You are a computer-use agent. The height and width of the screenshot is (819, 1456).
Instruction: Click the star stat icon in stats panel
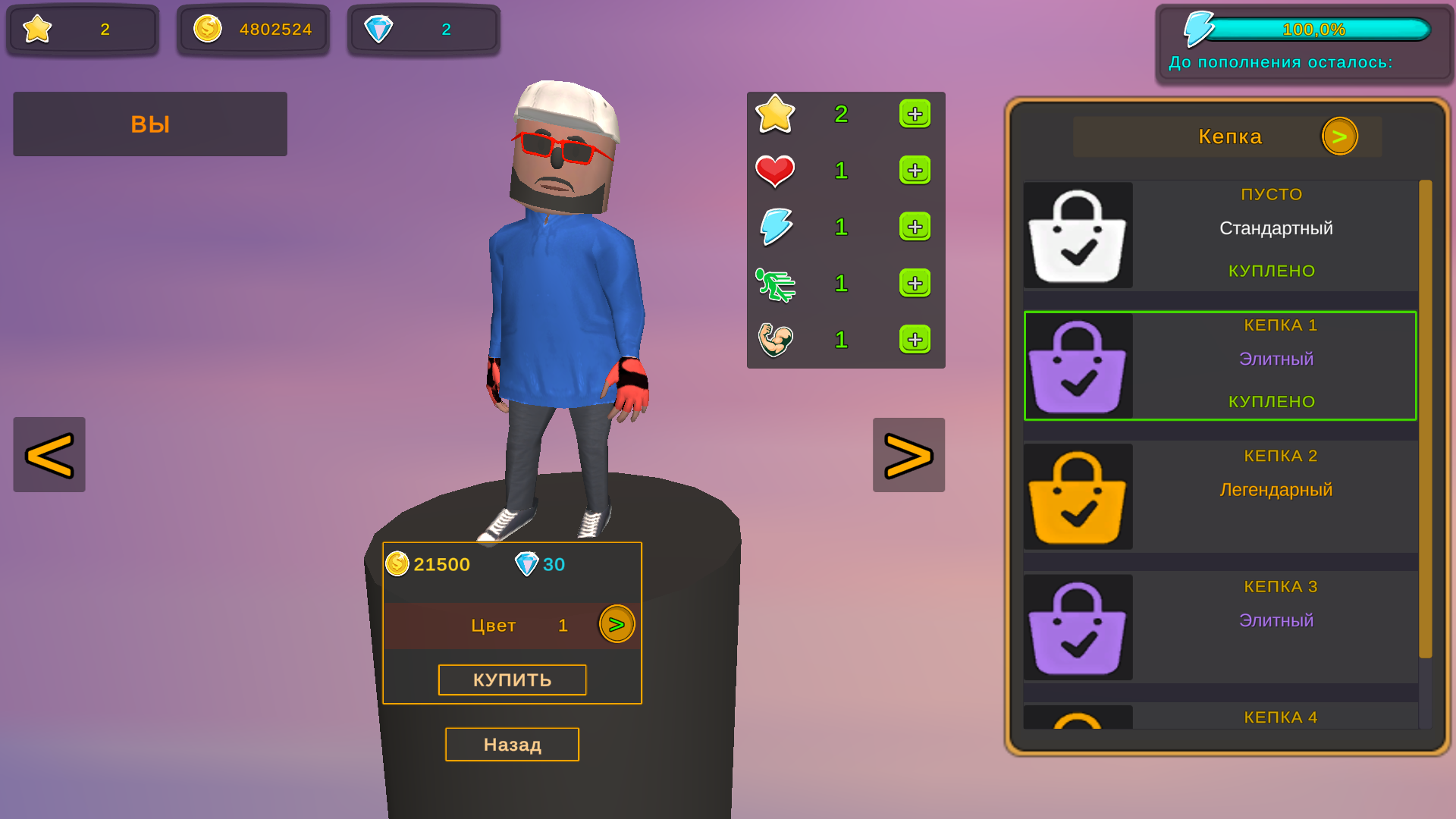(774, 115)
